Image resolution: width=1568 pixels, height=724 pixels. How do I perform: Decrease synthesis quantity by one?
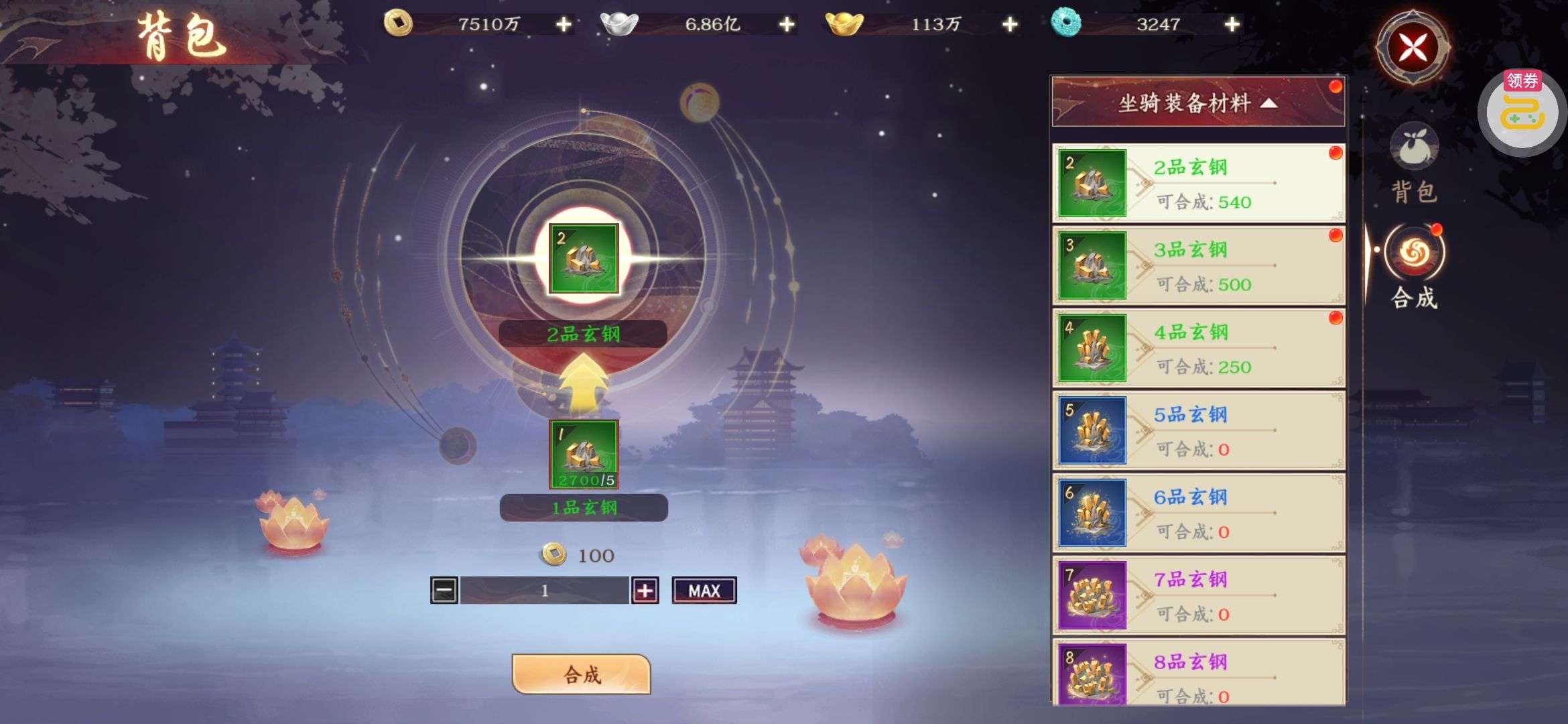[x=444, y=591]
